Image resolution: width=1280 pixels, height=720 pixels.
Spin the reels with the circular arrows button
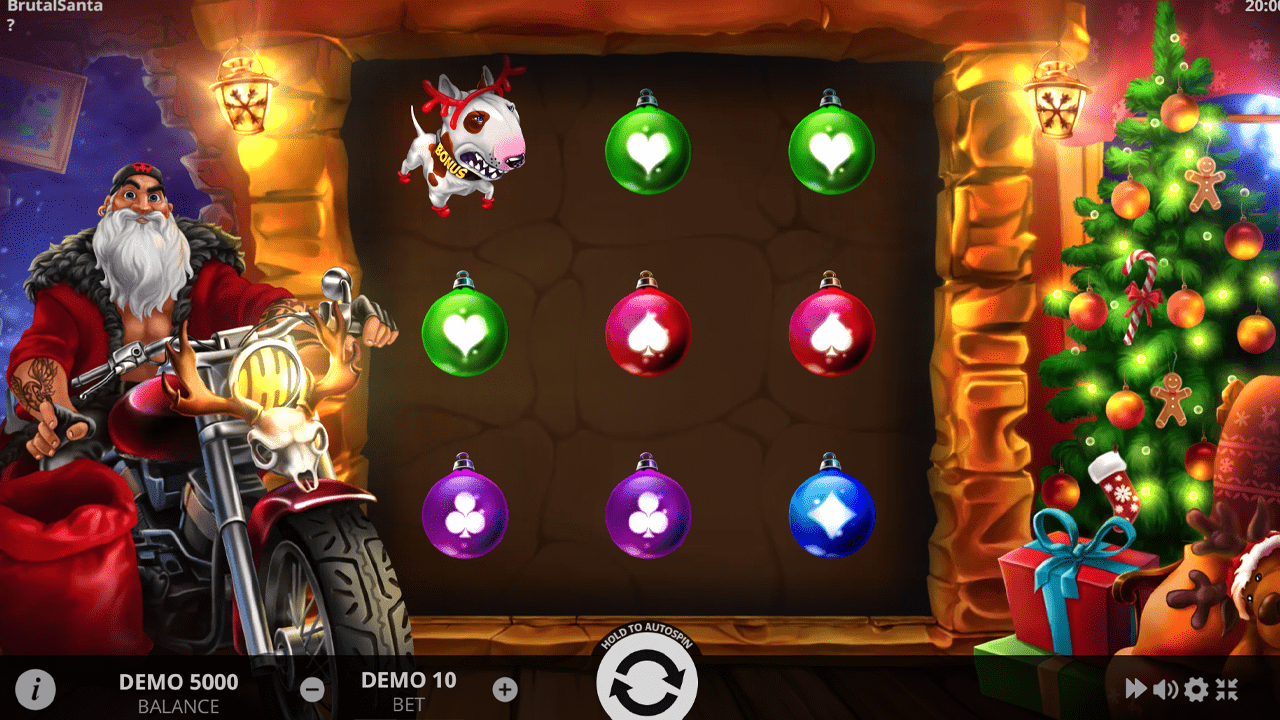pos(646,683)
